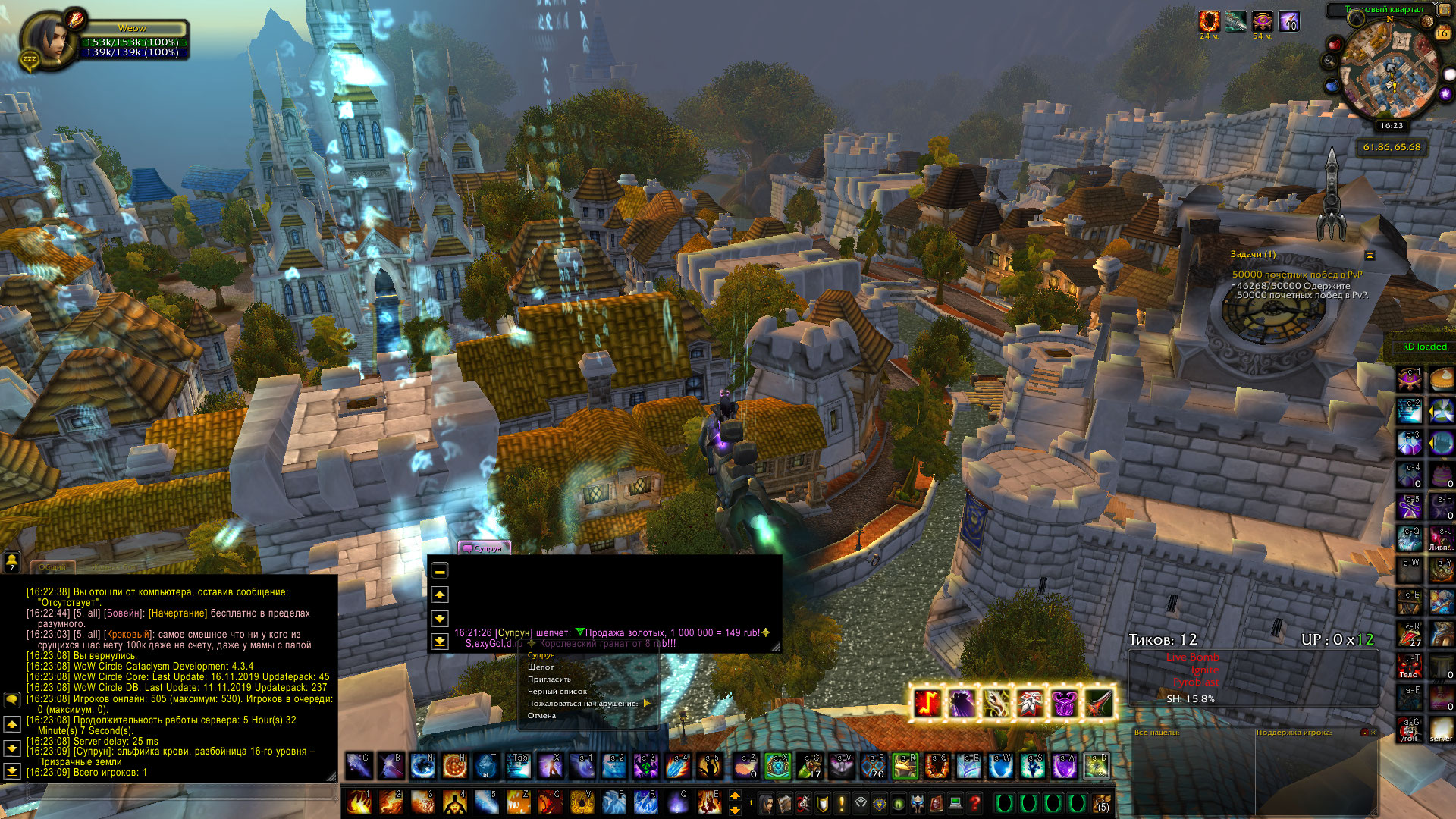
Task: Cast the fire spell bound to key 1
Action: 359,802
